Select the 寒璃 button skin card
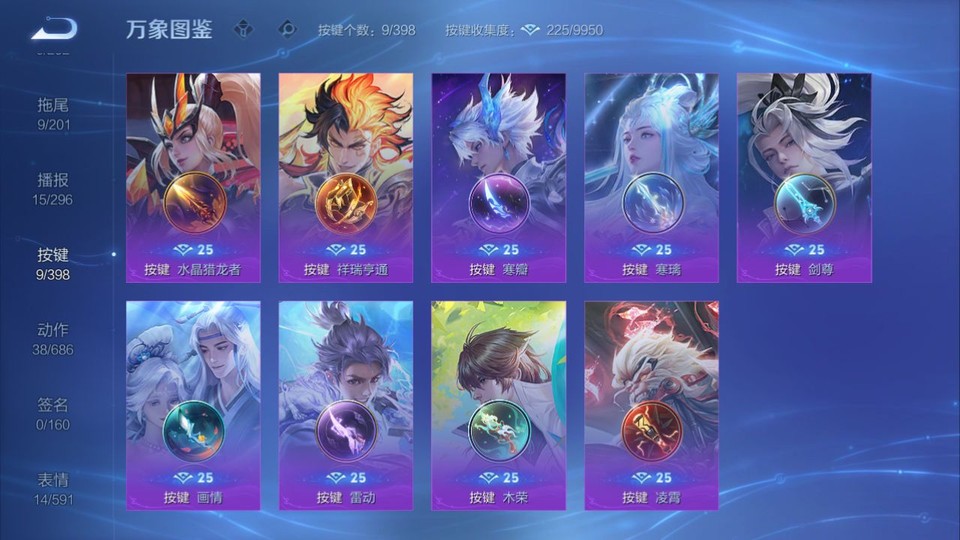Viewport: 960px width, 540px height. tap(651, 177)
